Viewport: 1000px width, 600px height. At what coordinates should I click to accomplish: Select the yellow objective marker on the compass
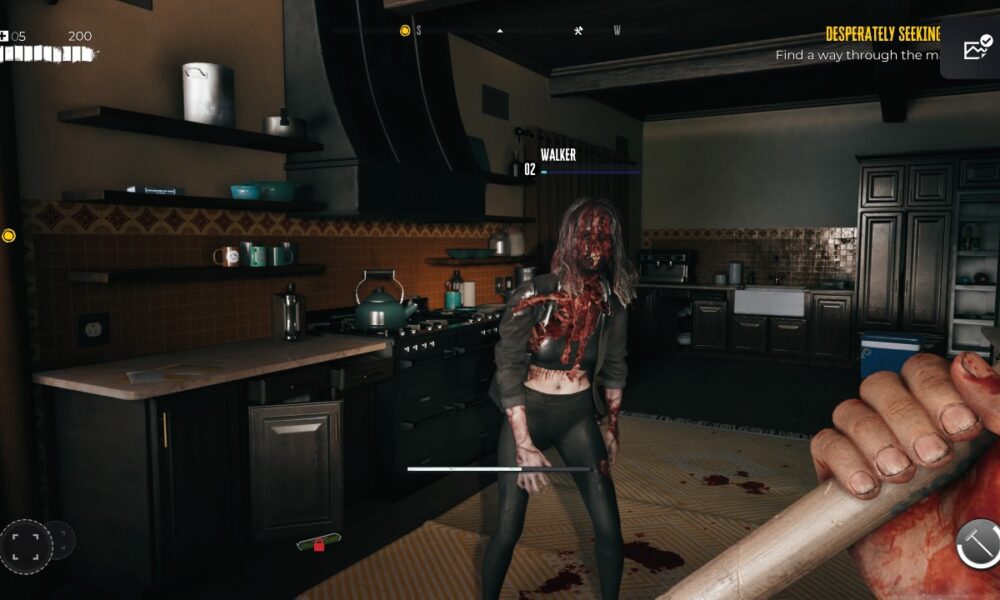pyautogui.click(x=405, y=30)
